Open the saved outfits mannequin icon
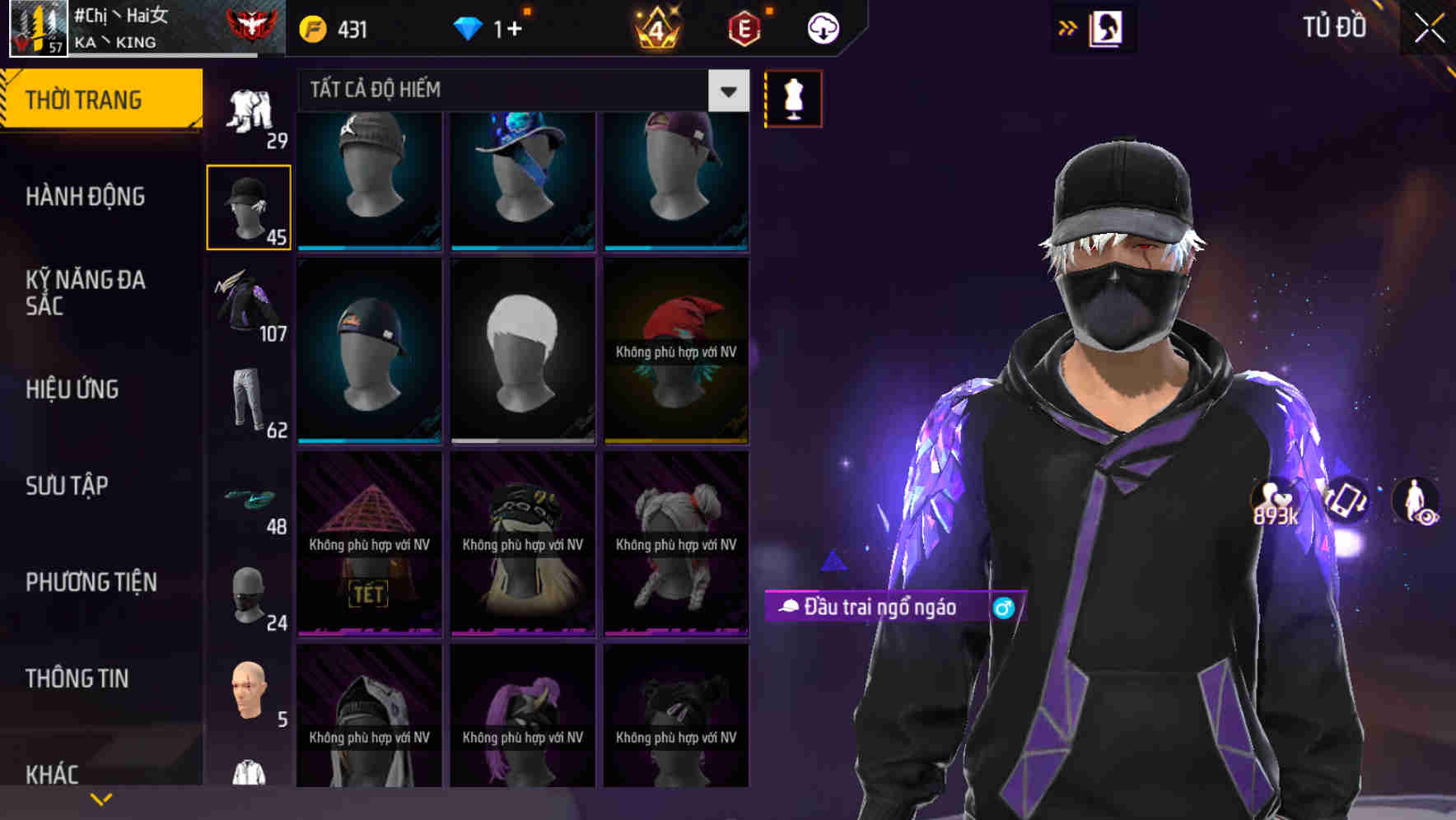Viewport: 1456px width, 820px height. [792, 98]
